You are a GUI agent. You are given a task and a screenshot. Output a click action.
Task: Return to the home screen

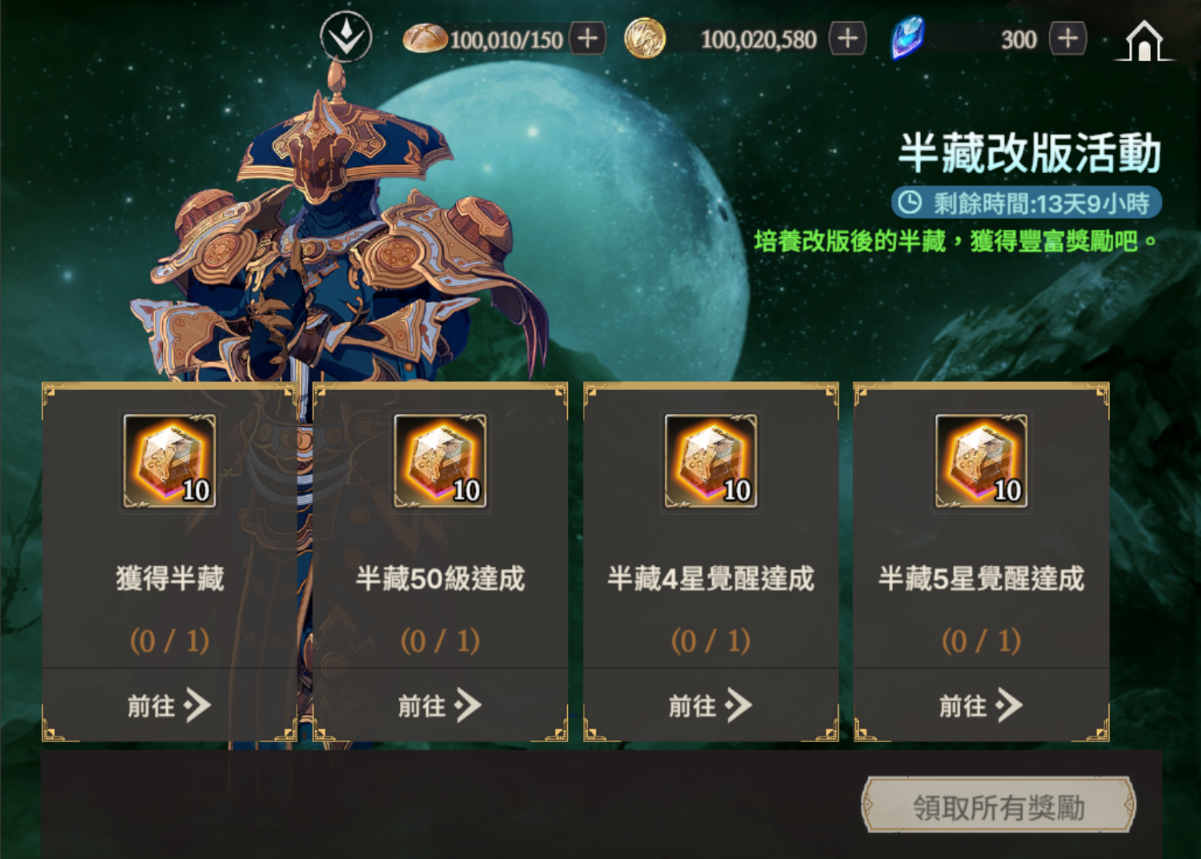(1144, 40)
